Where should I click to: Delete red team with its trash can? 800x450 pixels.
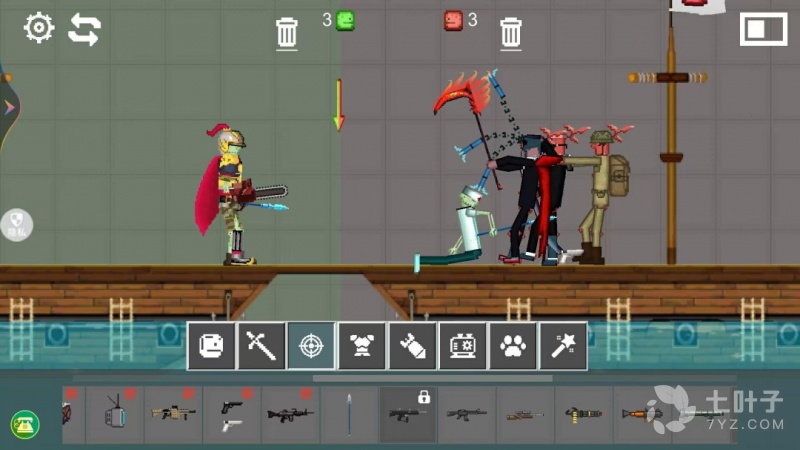pos(511,34)
